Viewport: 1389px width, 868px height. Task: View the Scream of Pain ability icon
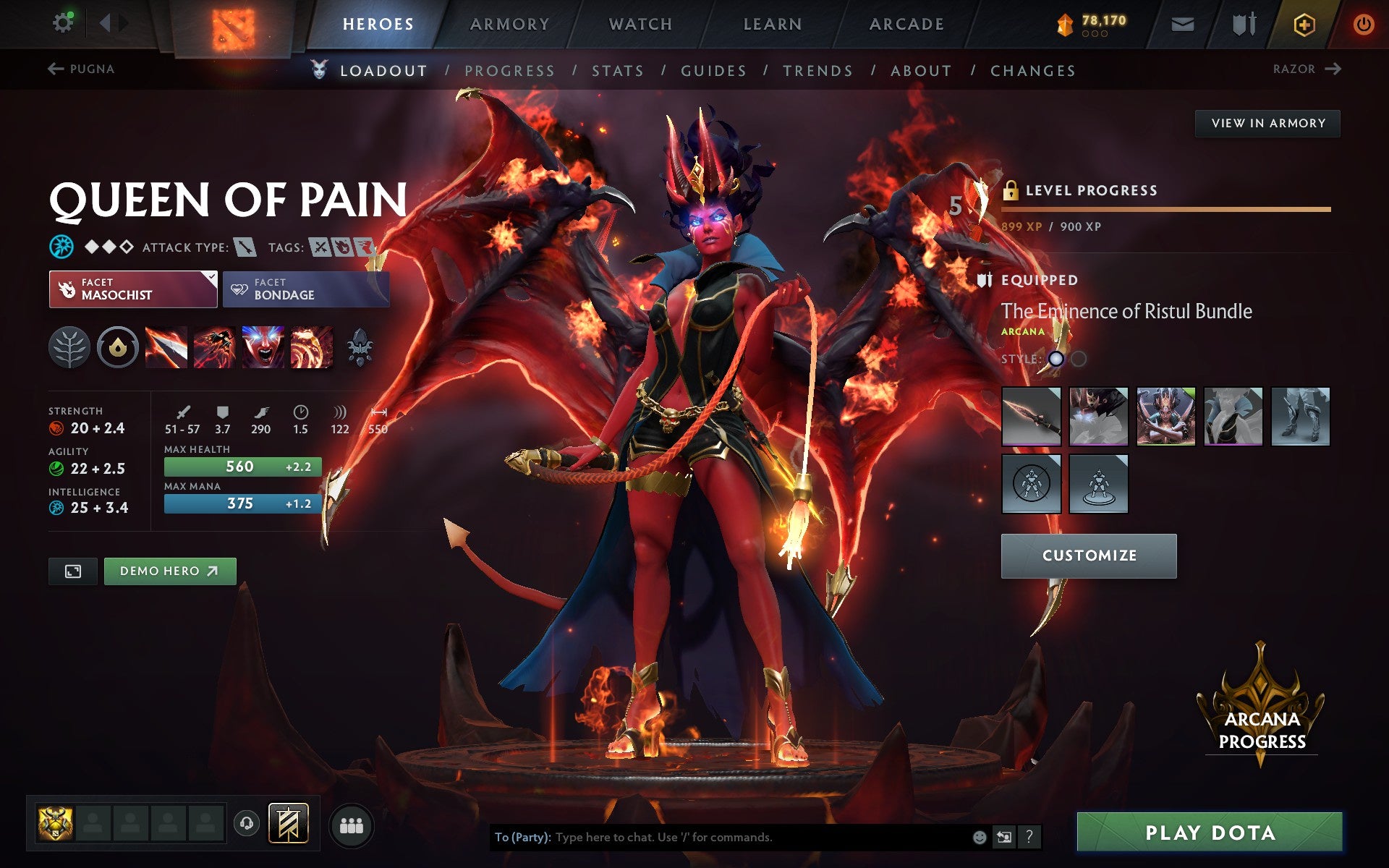coord(263,347)
